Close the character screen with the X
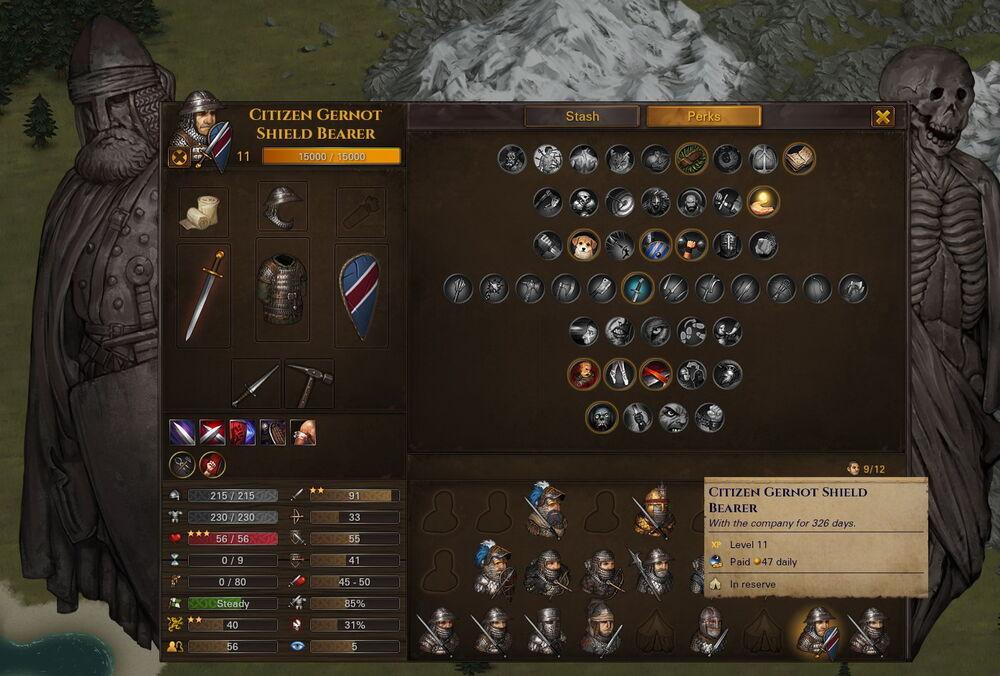1000x676 pixels. pos(883,117)
